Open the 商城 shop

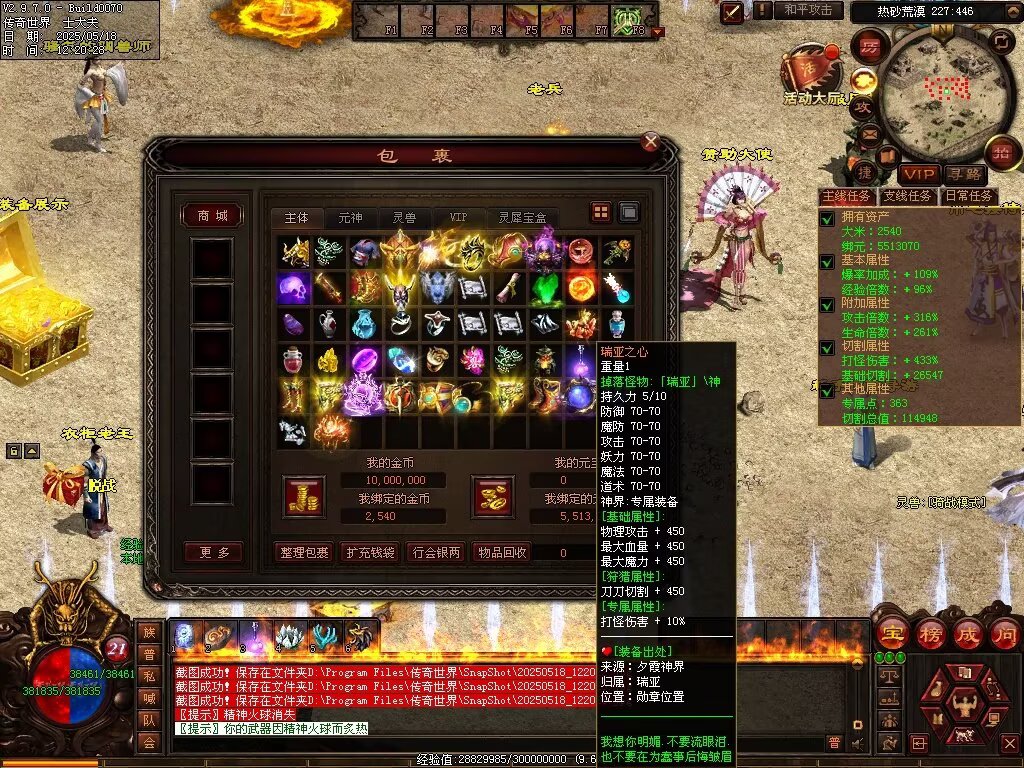212,216
